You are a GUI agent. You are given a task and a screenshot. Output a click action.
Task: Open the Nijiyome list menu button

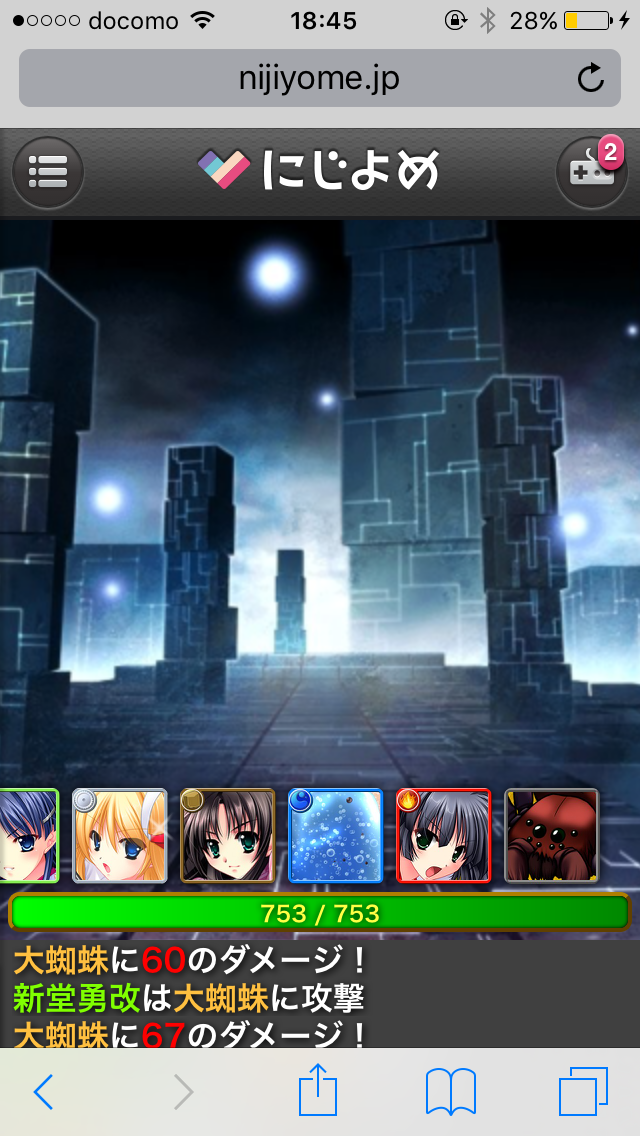pos(48,172)
